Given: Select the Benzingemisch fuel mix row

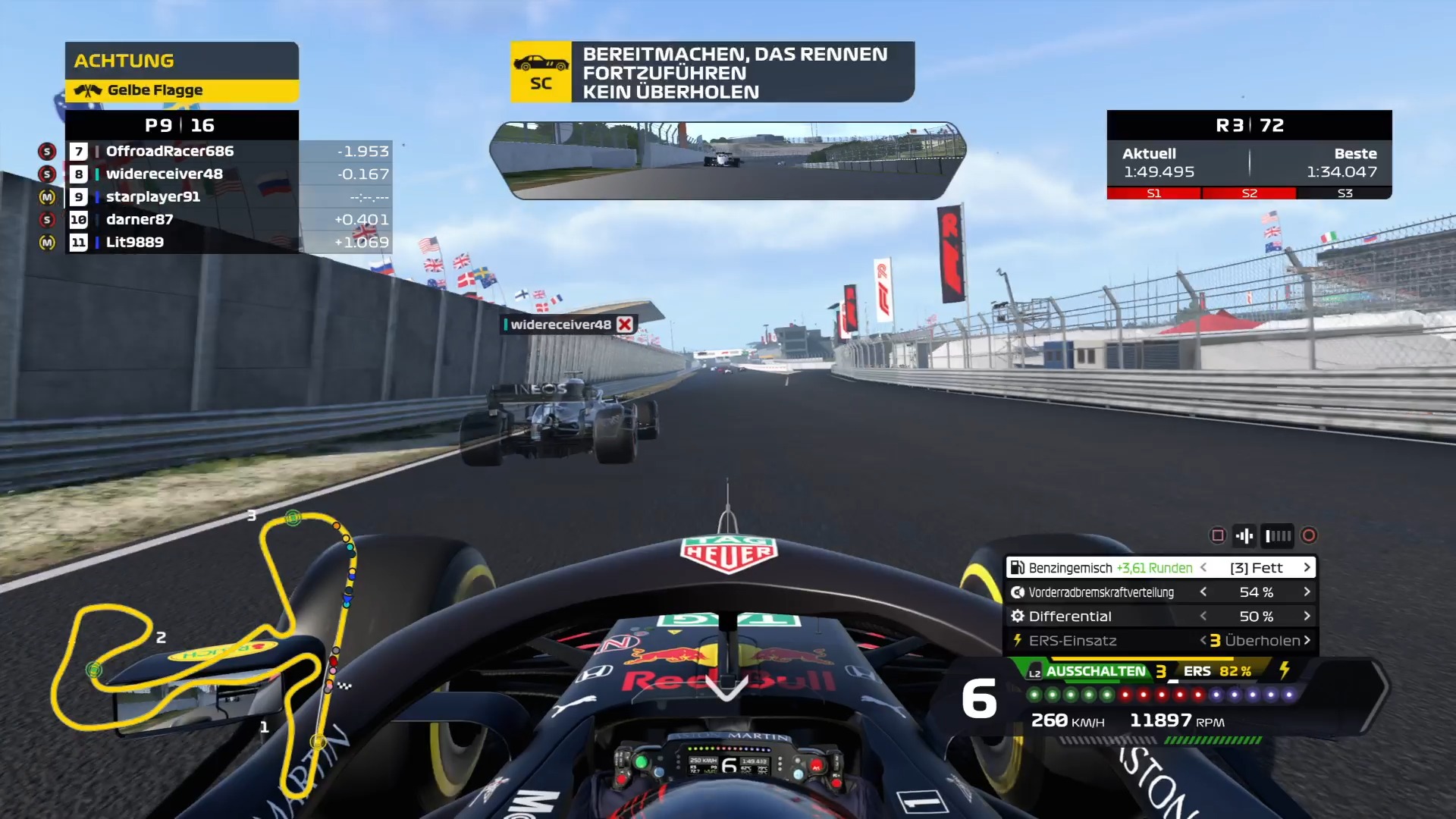Looking at the screenshot, I should point(1111,567).
